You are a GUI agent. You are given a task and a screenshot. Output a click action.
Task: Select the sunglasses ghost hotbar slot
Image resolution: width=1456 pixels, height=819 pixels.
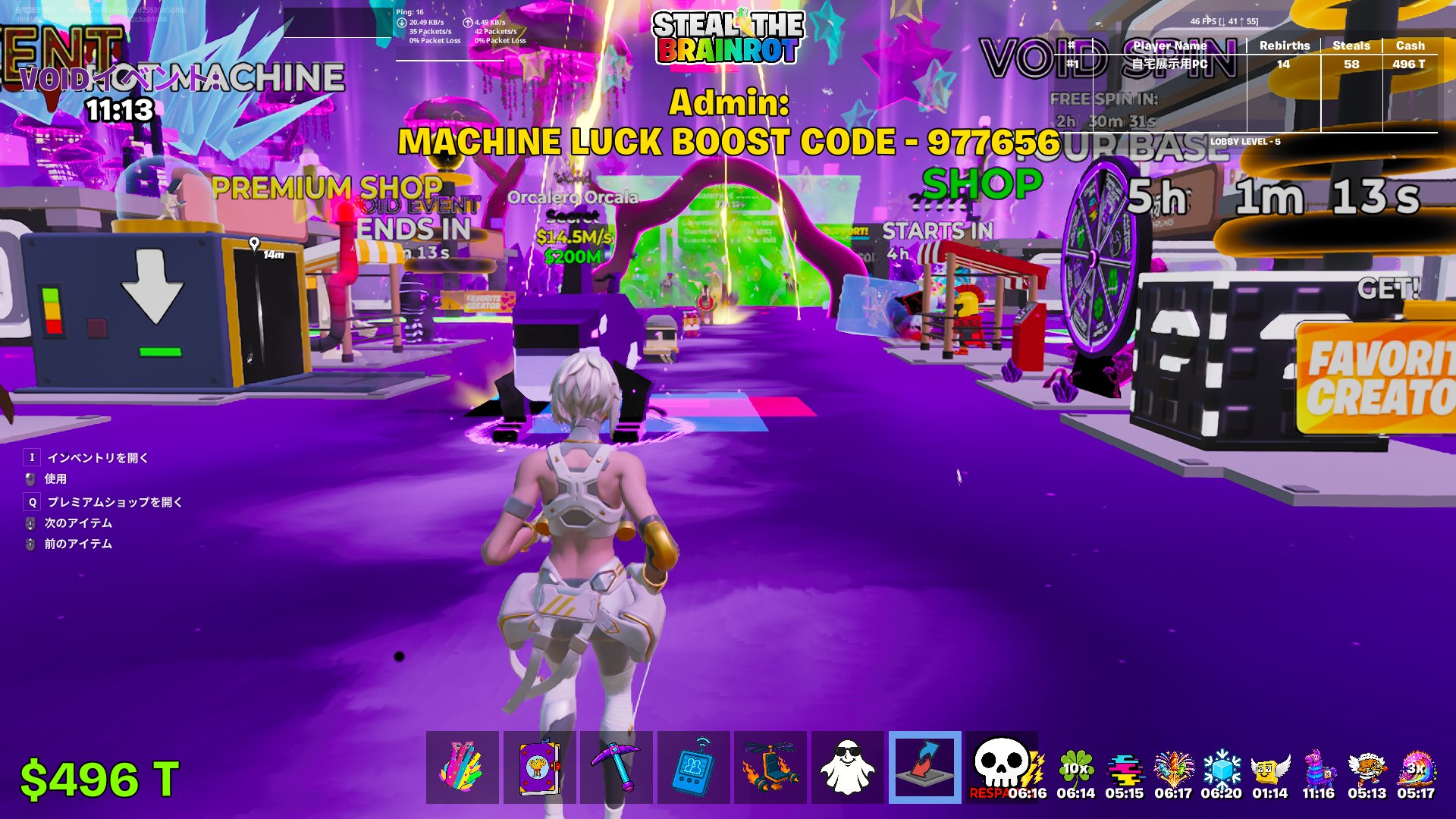tap(847, 767)
